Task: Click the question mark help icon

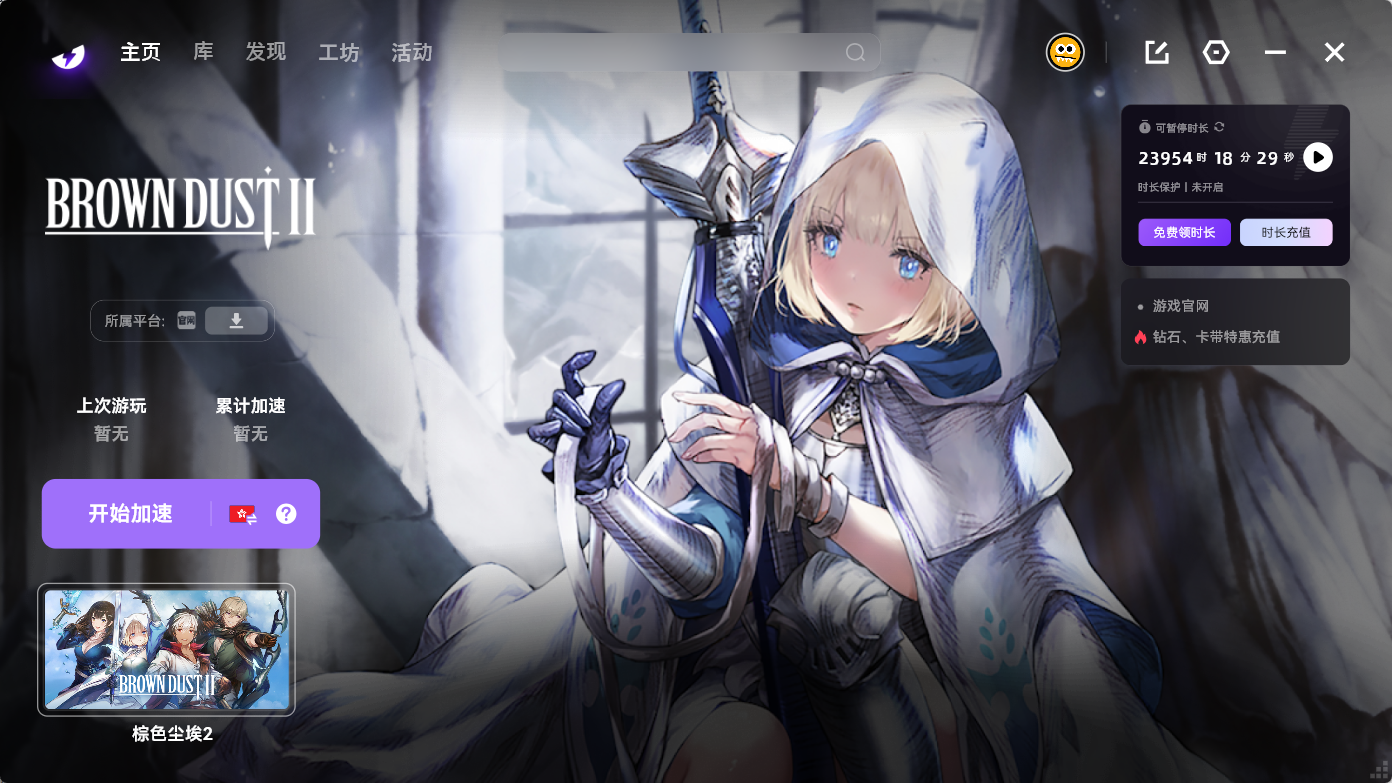Action: [x=286, y=514]
